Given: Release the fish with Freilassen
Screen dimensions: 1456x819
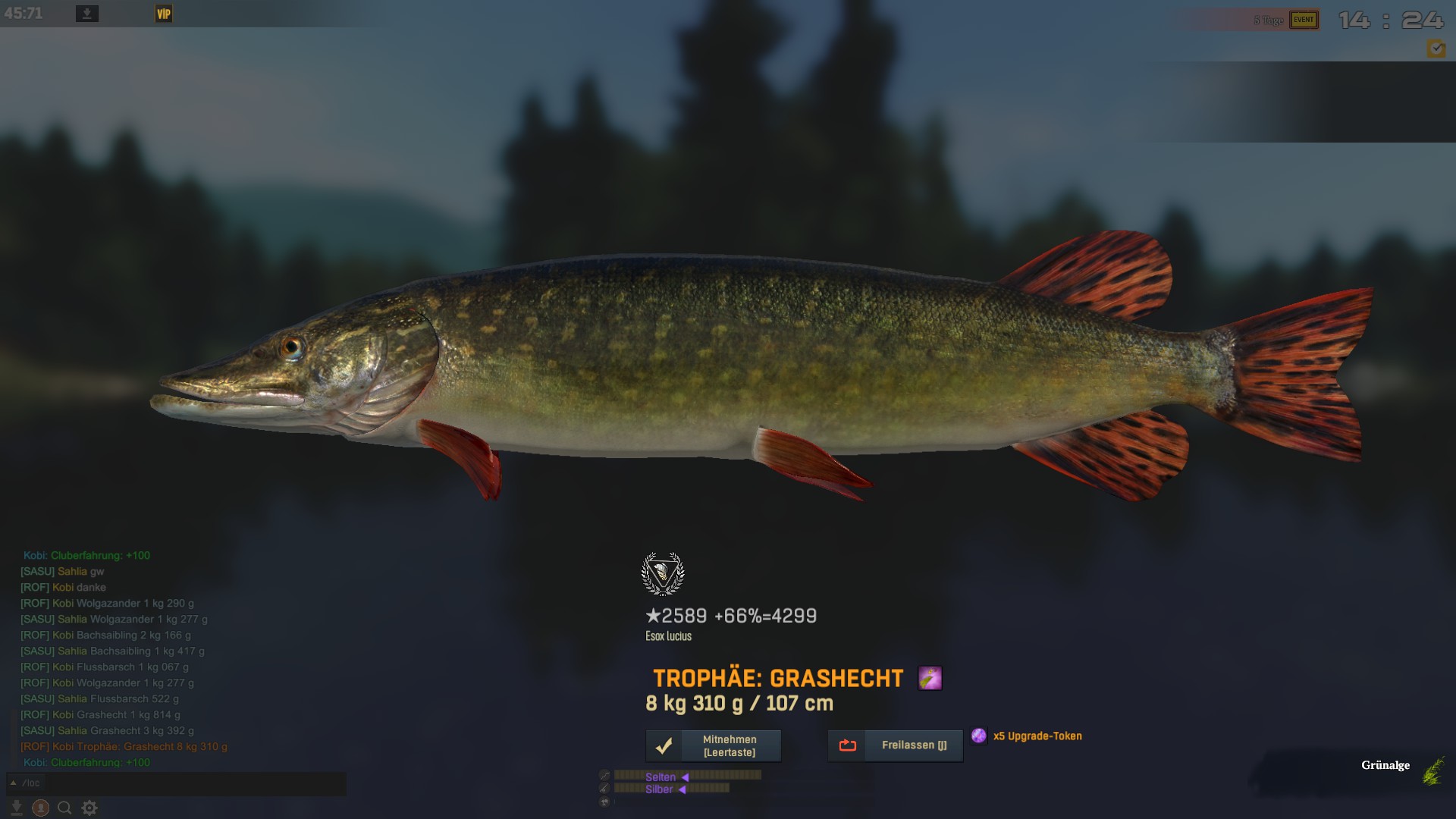Looking at the screenshot, I should click(x=895, y=745).
